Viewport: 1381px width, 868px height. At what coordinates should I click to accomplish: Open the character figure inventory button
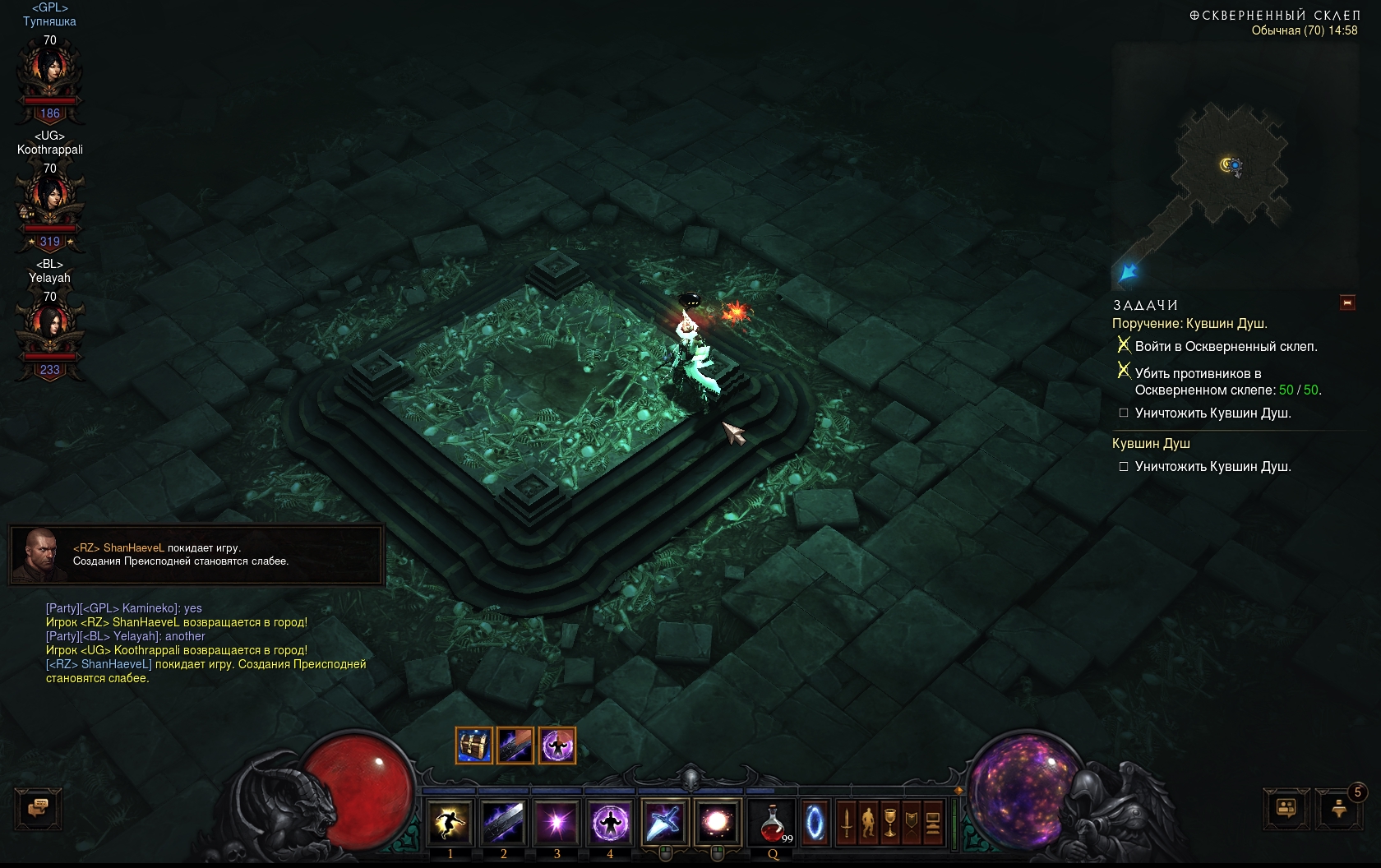(868, 822)
